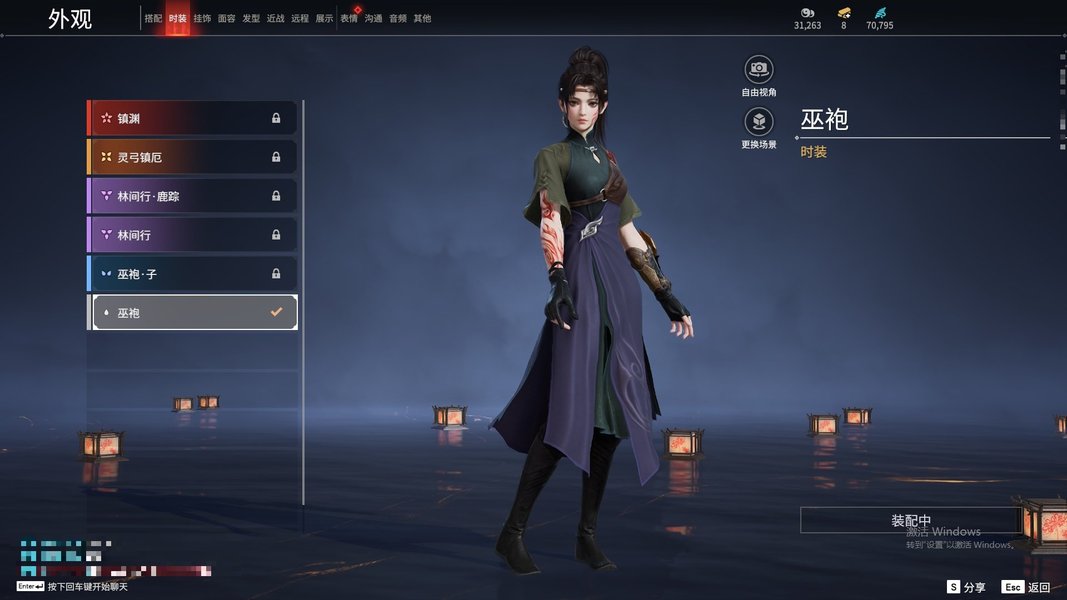
Task: Select the 远程 ranged tab
Action: pos(300,19)
